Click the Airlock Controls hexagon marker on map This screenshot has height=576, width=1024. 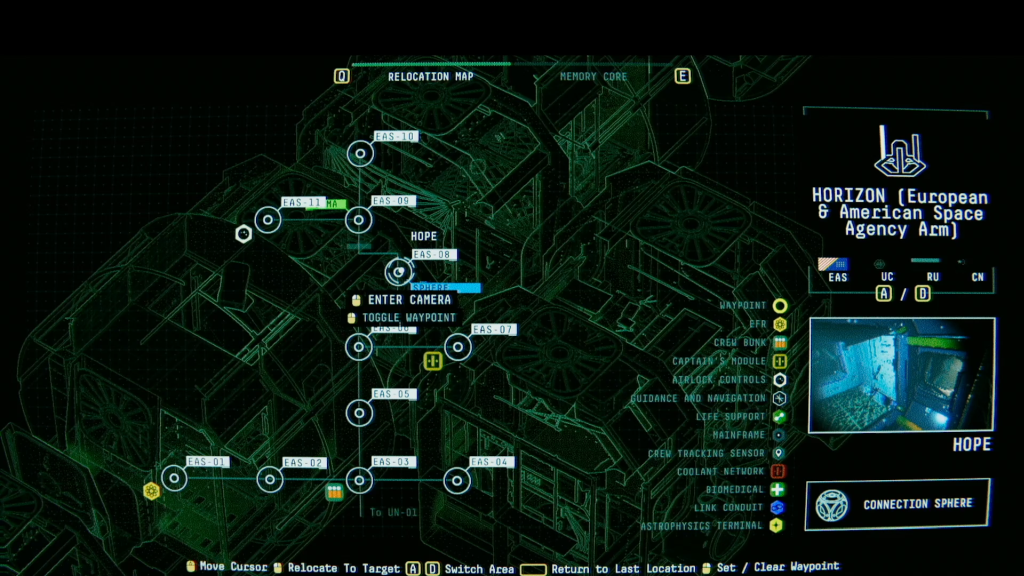(242, 234)
